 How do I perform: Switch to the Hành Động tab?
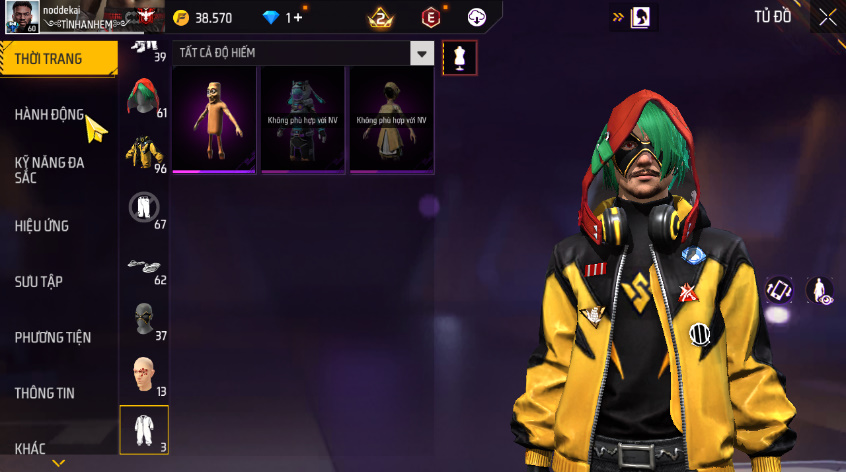(x=49, y=115)
